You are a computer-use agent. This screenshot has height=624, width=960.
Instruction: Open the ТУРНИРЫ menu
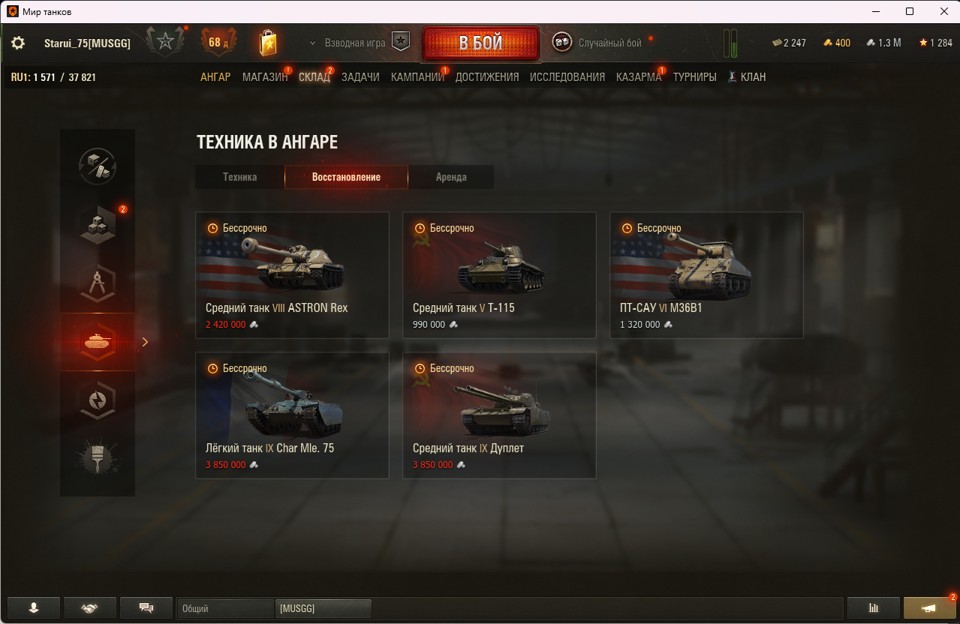694,77
